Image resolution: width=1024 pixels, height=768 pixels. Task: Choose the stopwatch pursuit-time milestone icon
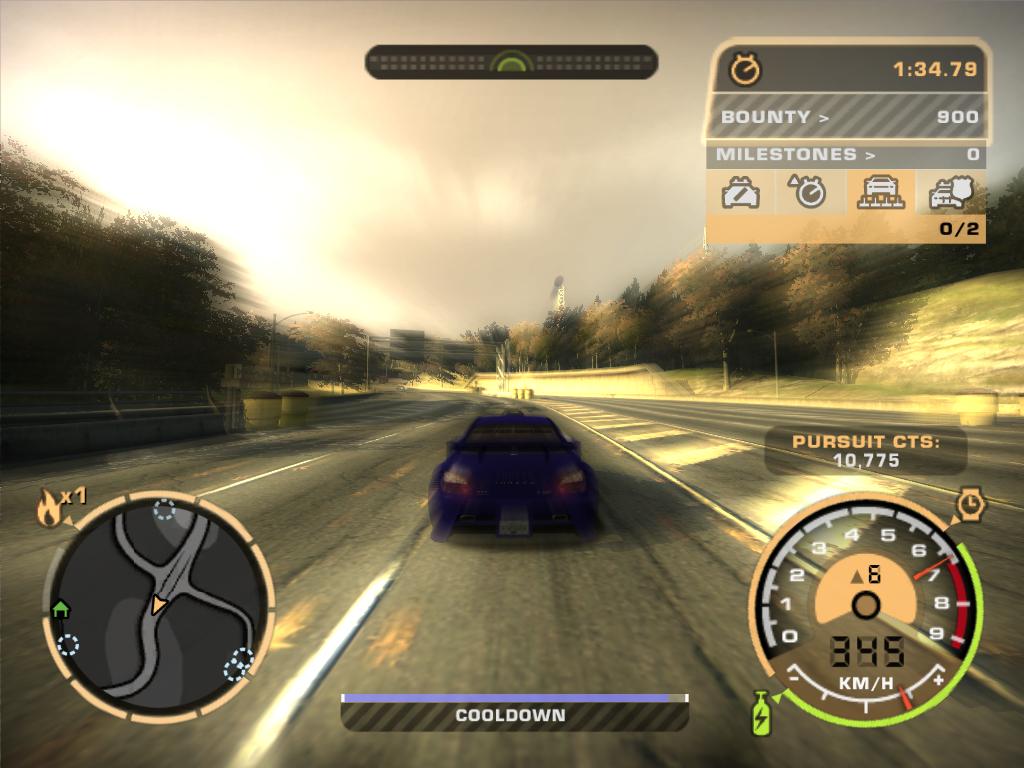tap(808, 191)
